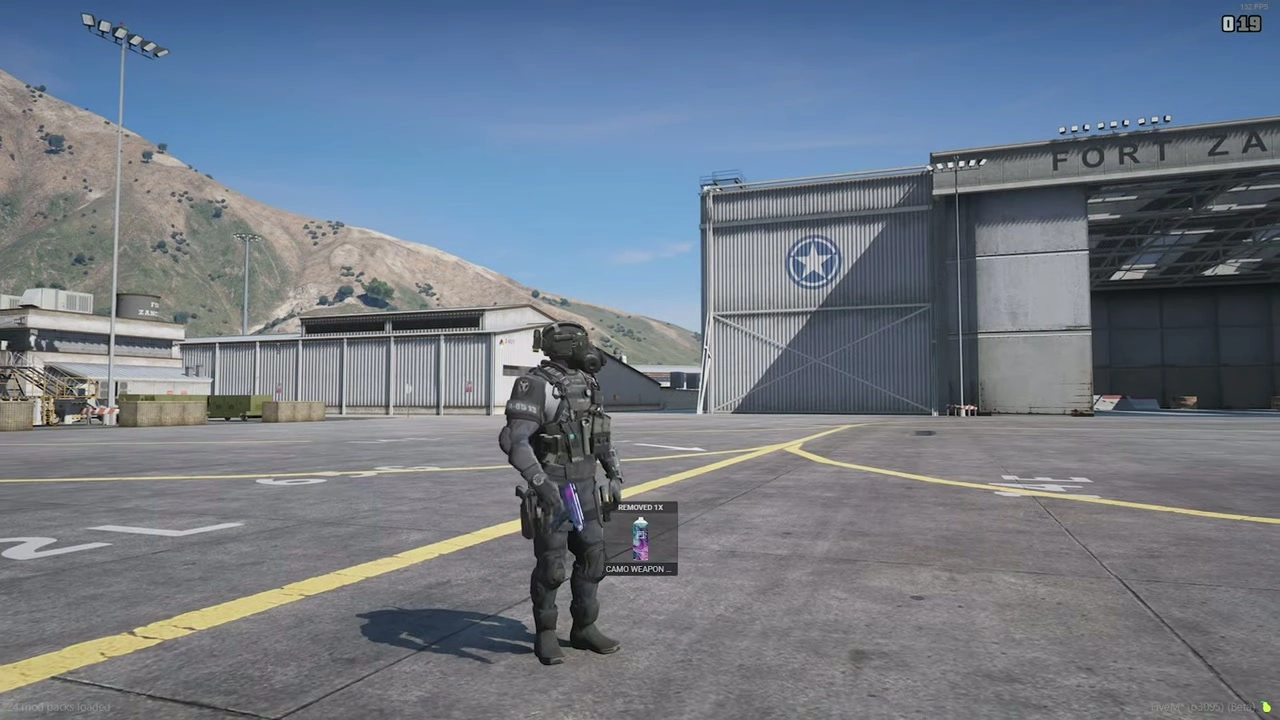Click the helmet of the player character
Image resolution: width=1280 pixels, height=720 pixels.
click(x=568, y=345)
